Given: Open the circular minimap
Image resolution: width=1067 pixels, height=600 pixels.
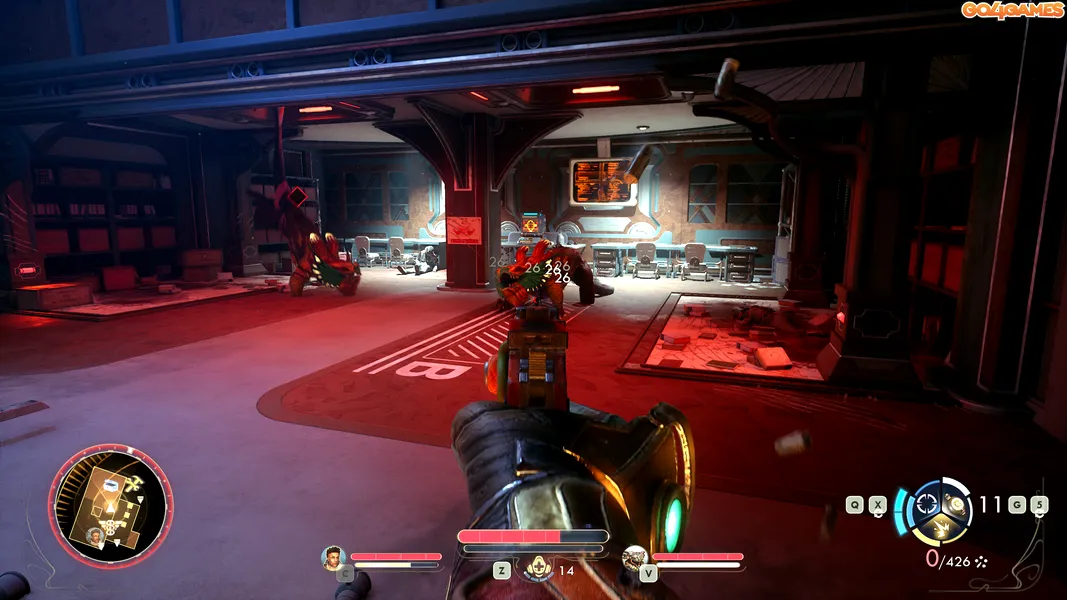Looking at the screenshot, I should click(110, 506).
